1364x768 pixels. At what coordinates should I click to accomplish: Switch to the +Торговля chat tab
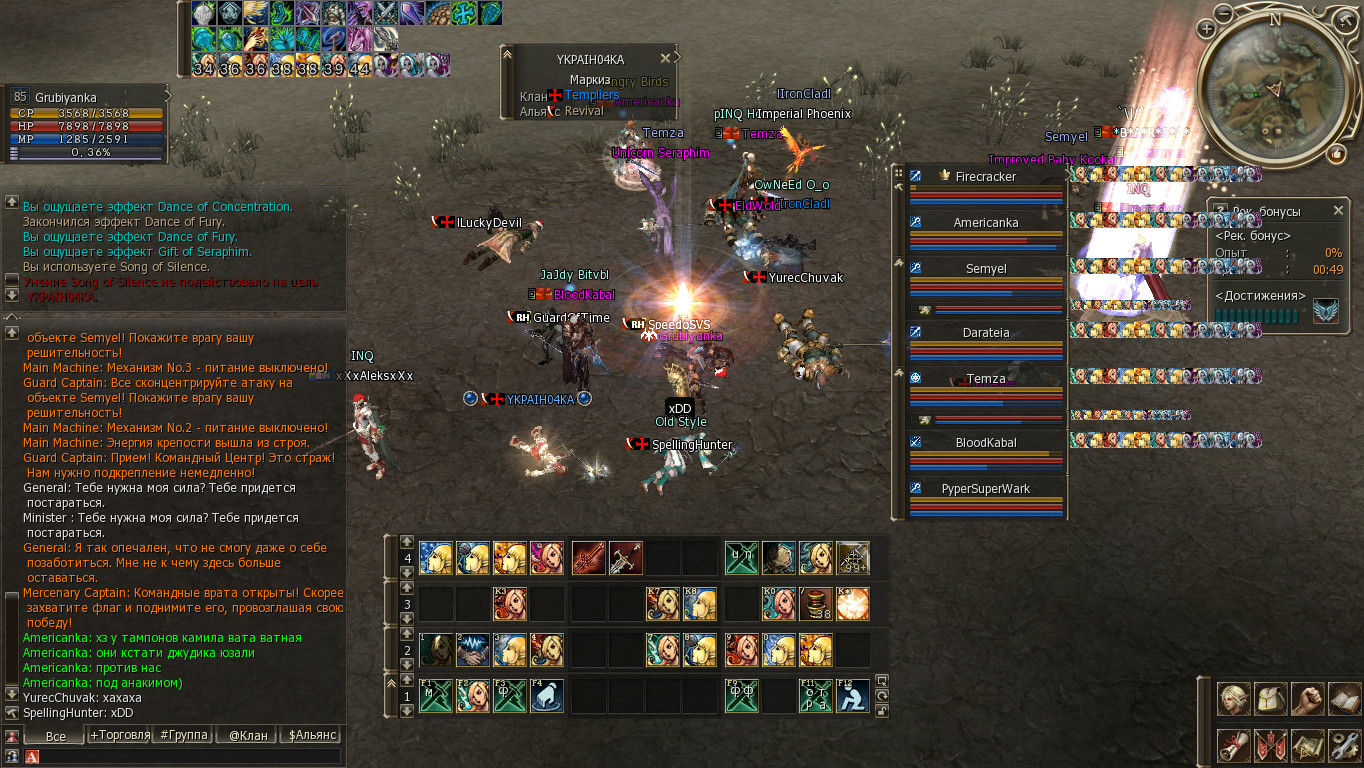tap(119, 735)
